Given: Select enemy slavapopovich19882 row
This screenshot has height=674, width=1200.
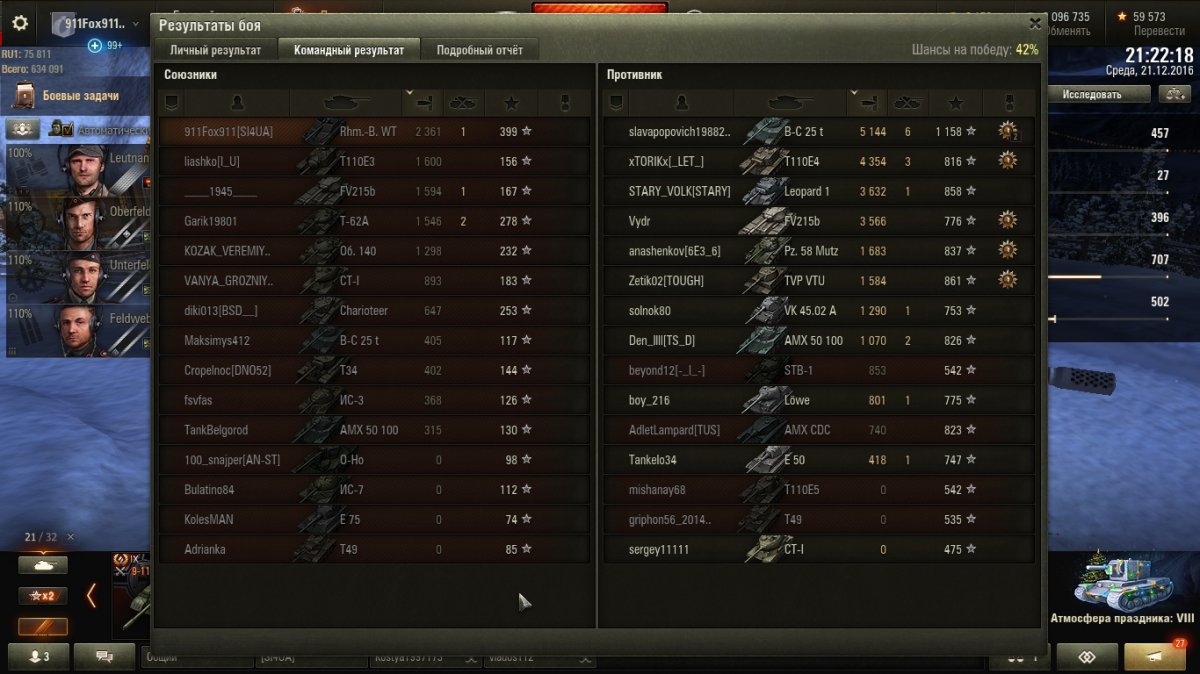Looking at the screenshot, I should 818,131.
